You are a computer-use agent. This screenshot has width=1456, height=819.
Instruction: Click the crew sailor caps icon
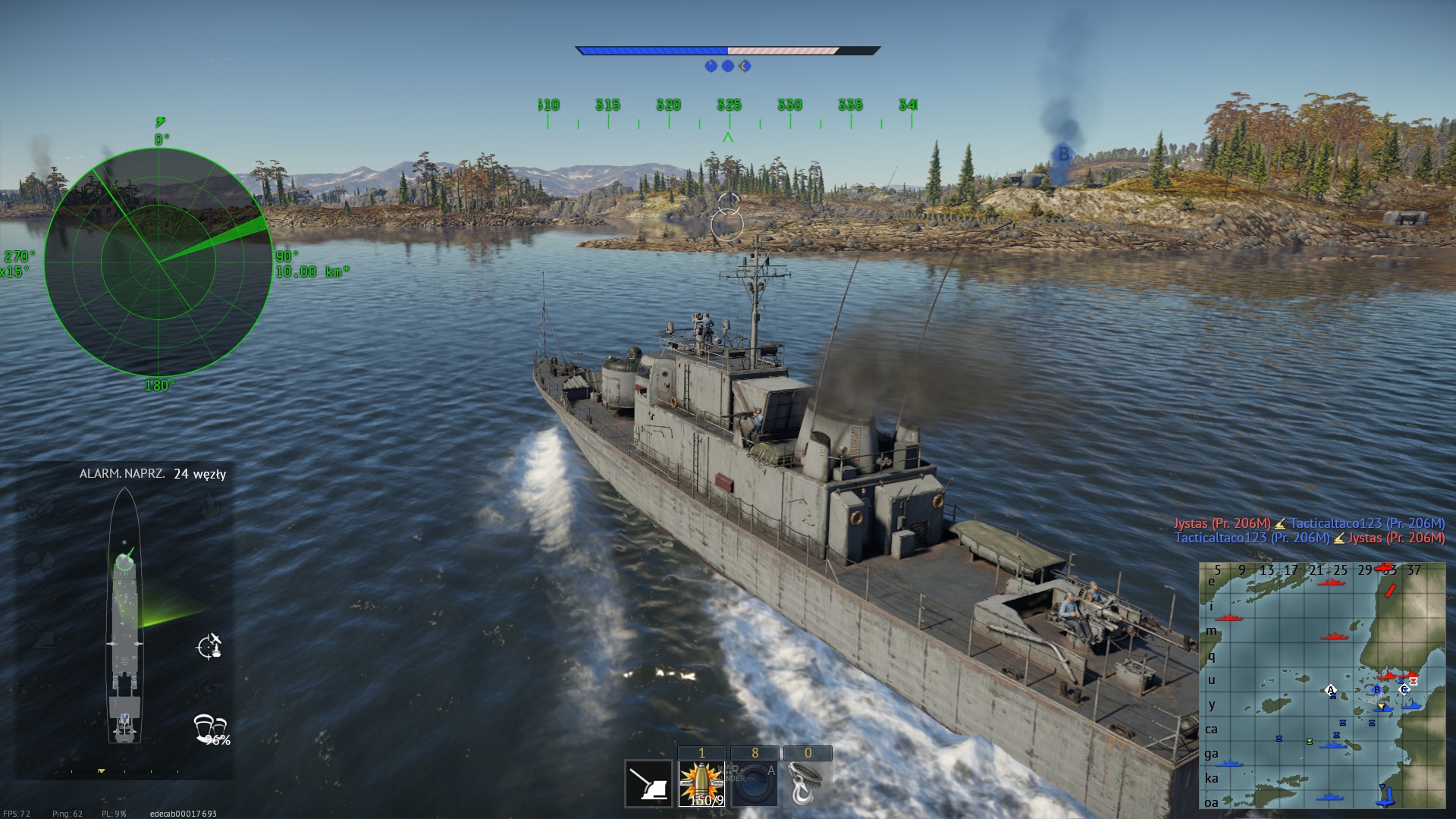tap(211, 728)
